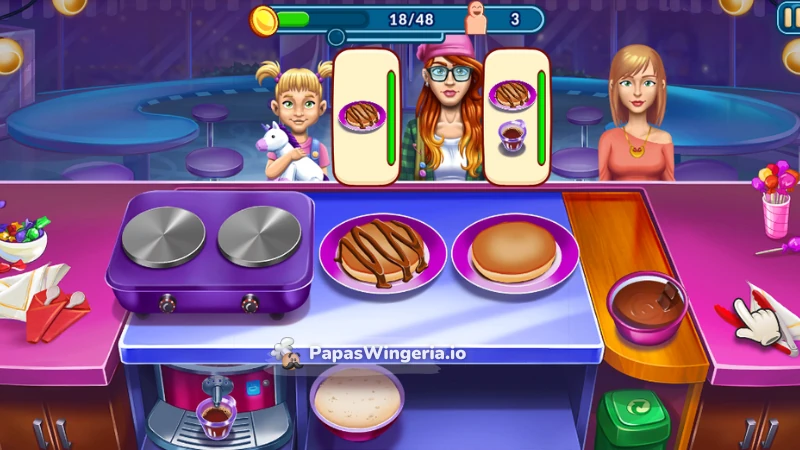Grab the lollipop cup

tap(776, 200)
